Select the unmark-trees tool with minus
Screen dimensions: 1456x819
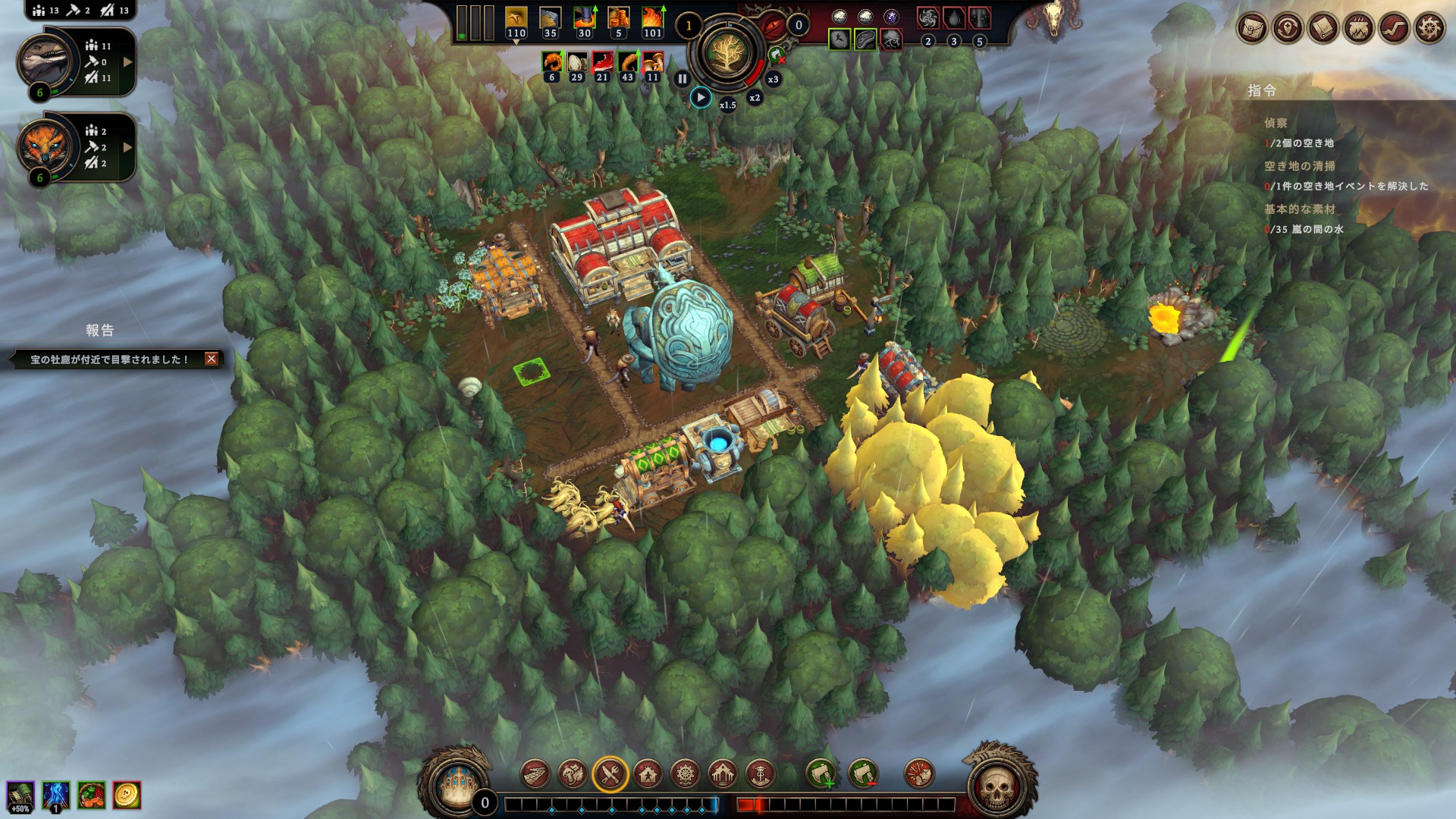pyautogui.click(x=863, y=774)
